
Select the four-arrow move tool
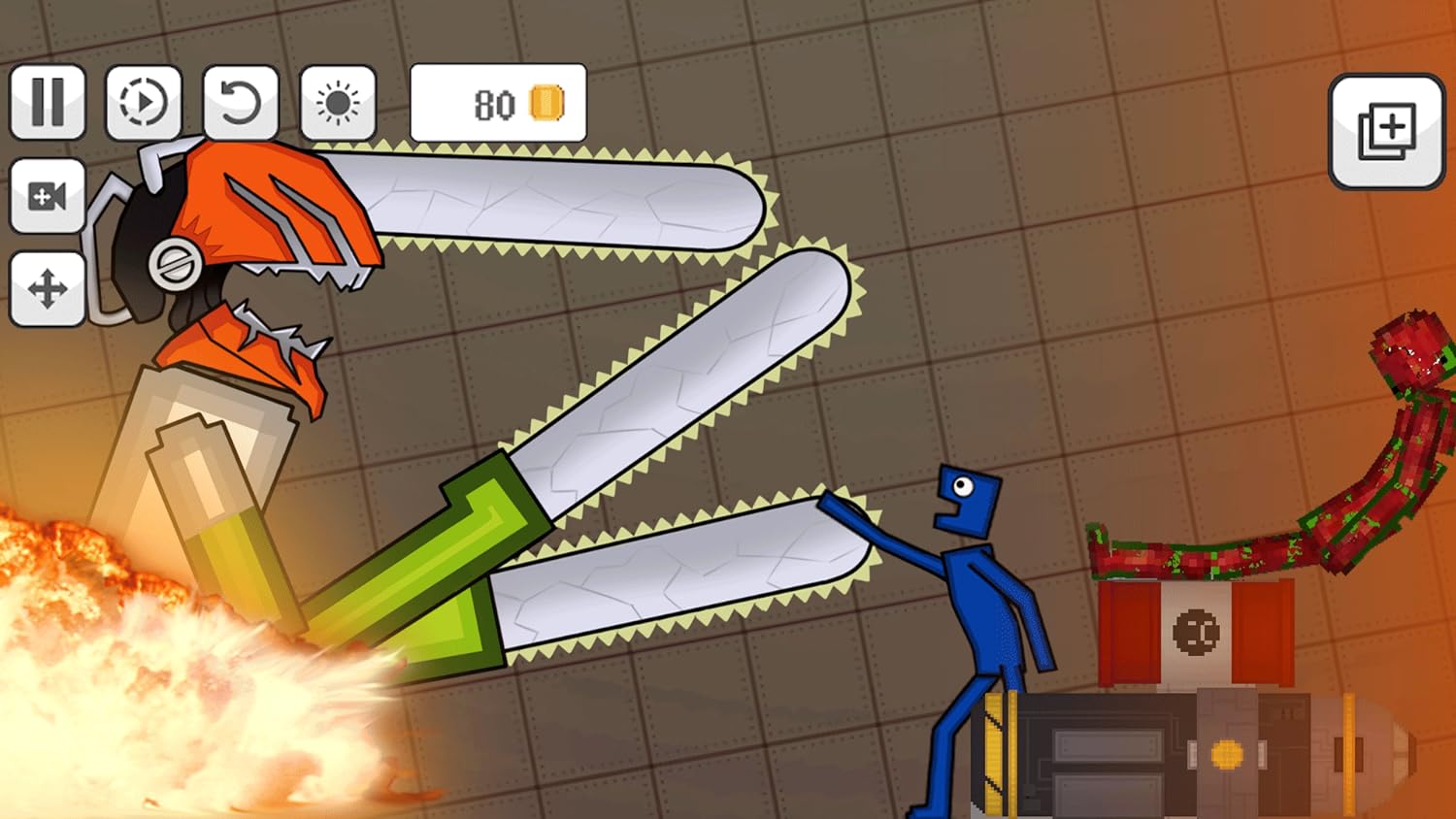click(48, 288)
